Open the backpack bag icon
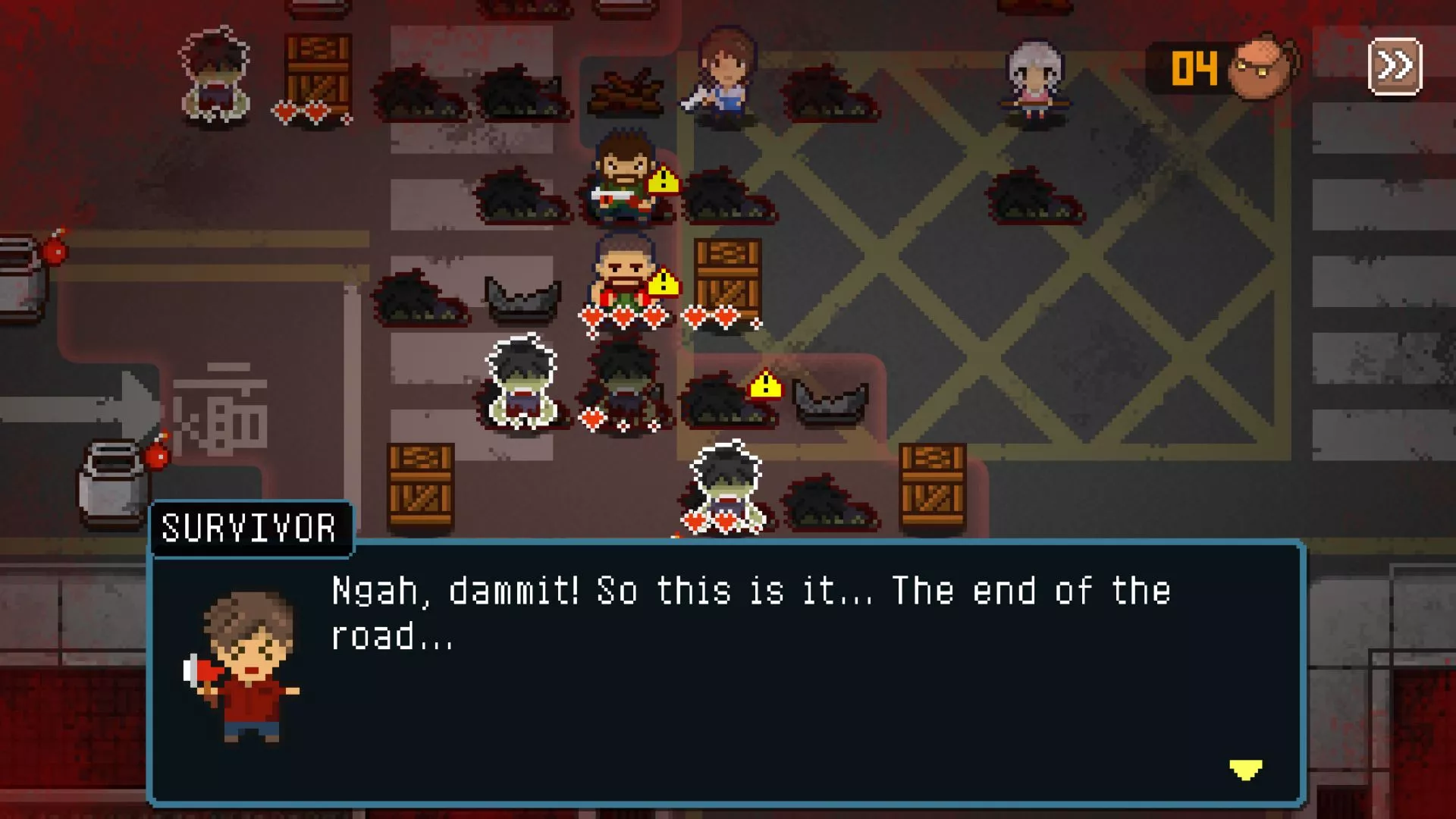The width and height of the screenshot is (1456, 819). 1263,67
